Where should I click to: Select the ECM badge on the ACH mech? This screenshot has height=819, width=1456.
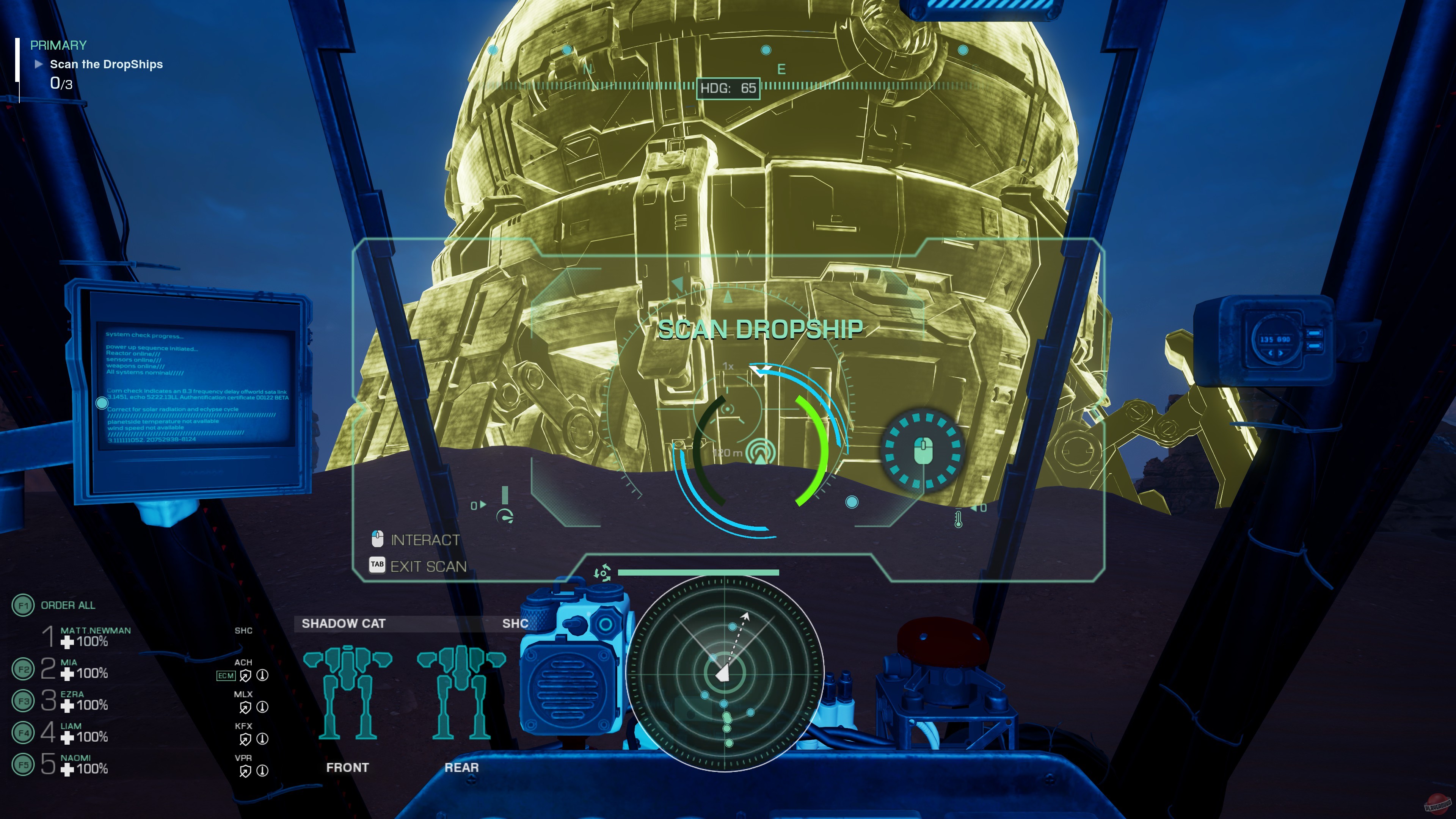point(226,675)
